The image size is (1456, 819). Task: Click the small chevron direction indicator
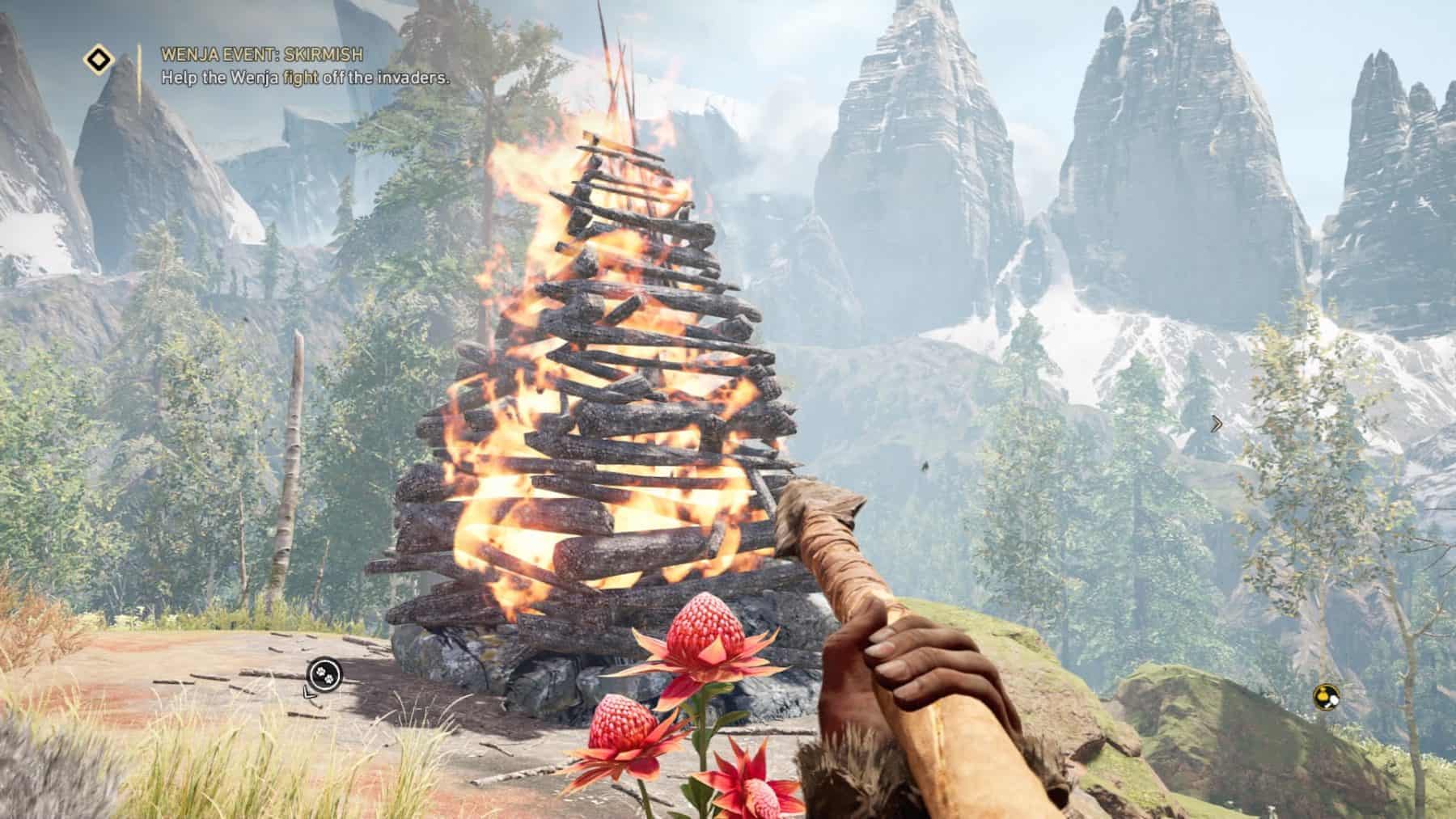(1217, 424)
